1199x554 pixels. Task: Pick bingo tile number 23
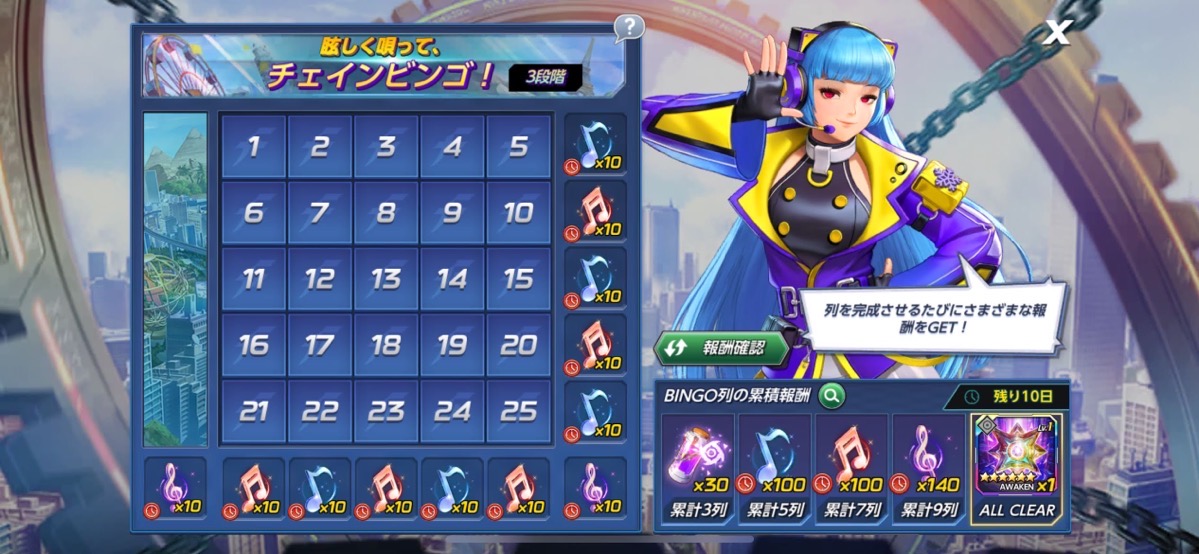pos(386,411)
